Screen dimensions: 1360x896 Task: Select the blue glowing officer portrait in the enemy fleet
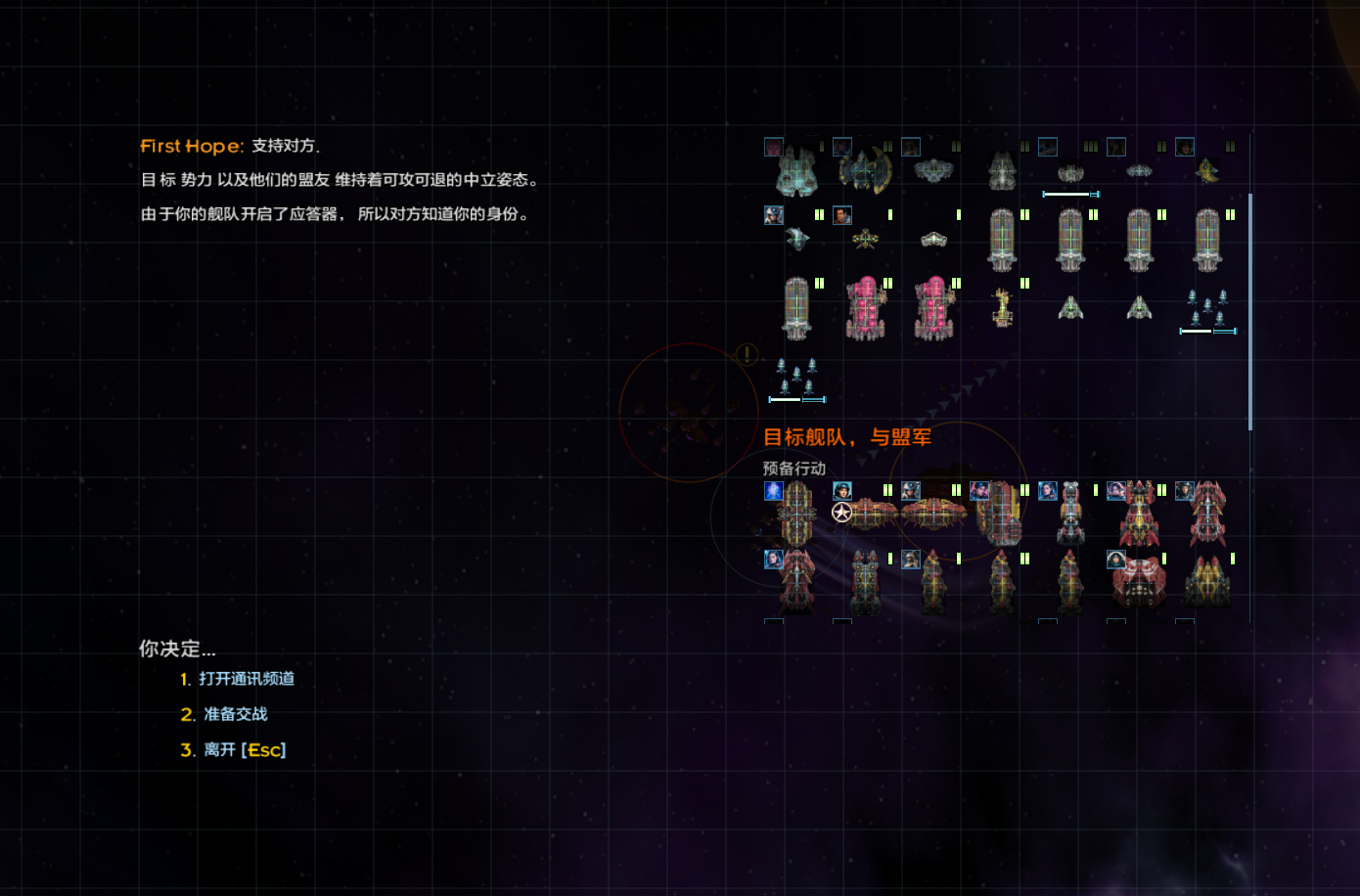(x=773, y=492)
